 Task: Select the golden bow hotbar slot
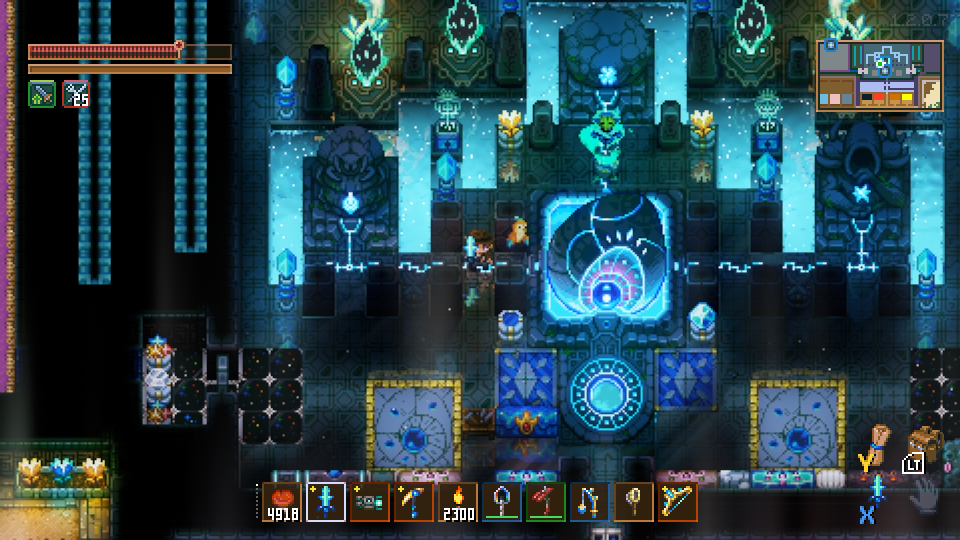point(677,502)
